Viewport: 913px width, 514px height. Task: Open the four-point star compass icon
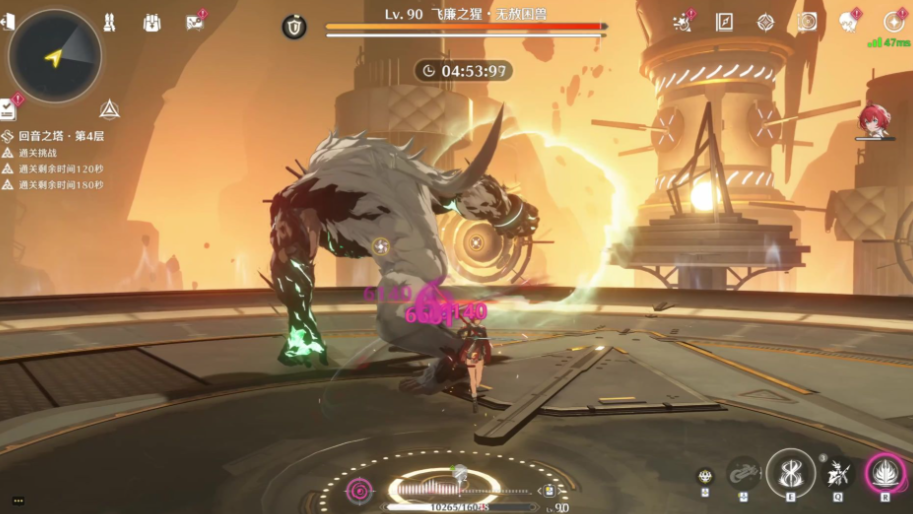765,21
